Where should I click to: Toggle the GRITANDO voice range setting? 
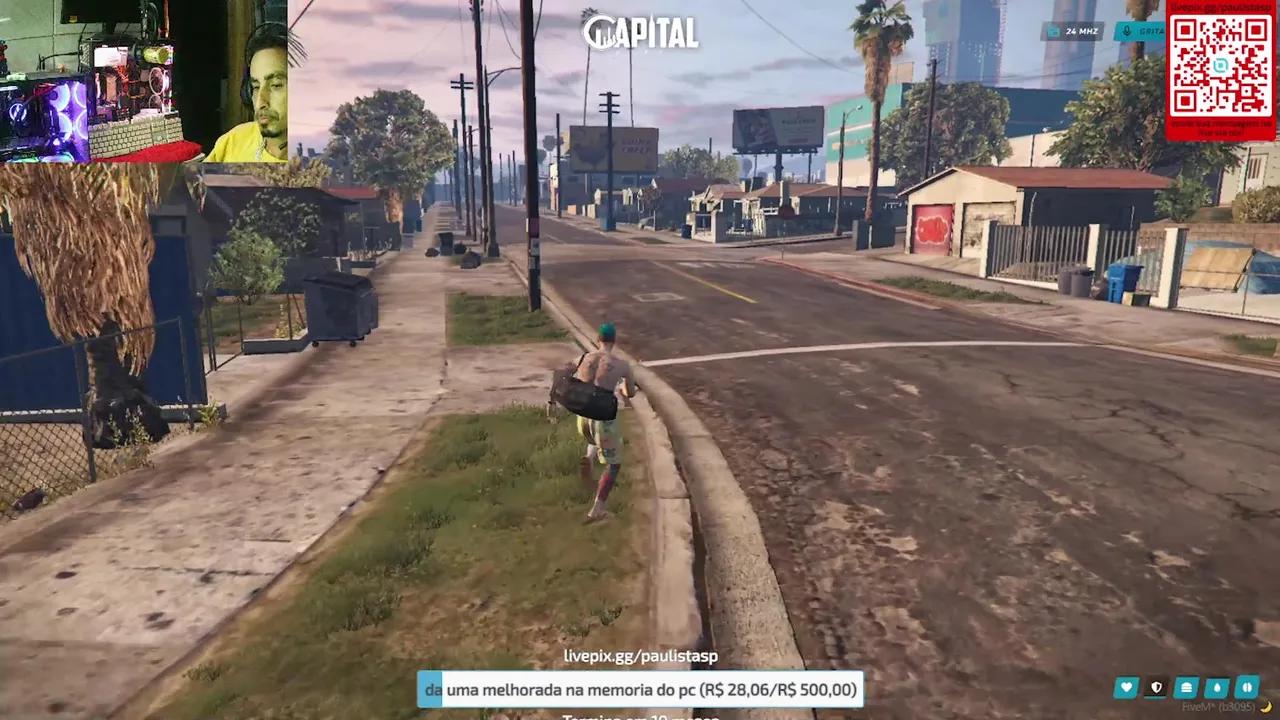pos(1148,31)
